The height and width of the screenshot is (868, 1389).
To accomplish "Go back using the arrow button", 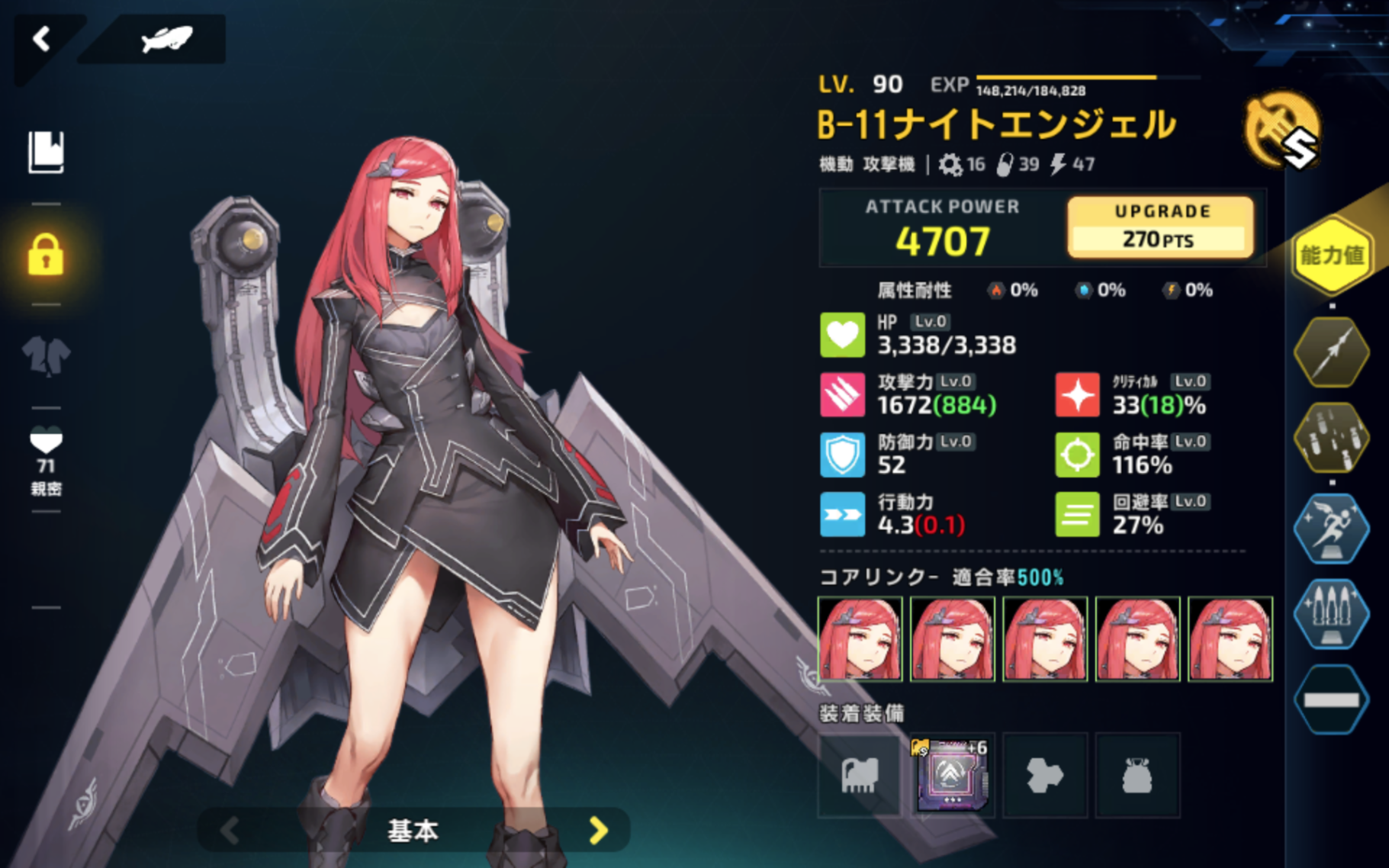I will click(x=41, y=39).
